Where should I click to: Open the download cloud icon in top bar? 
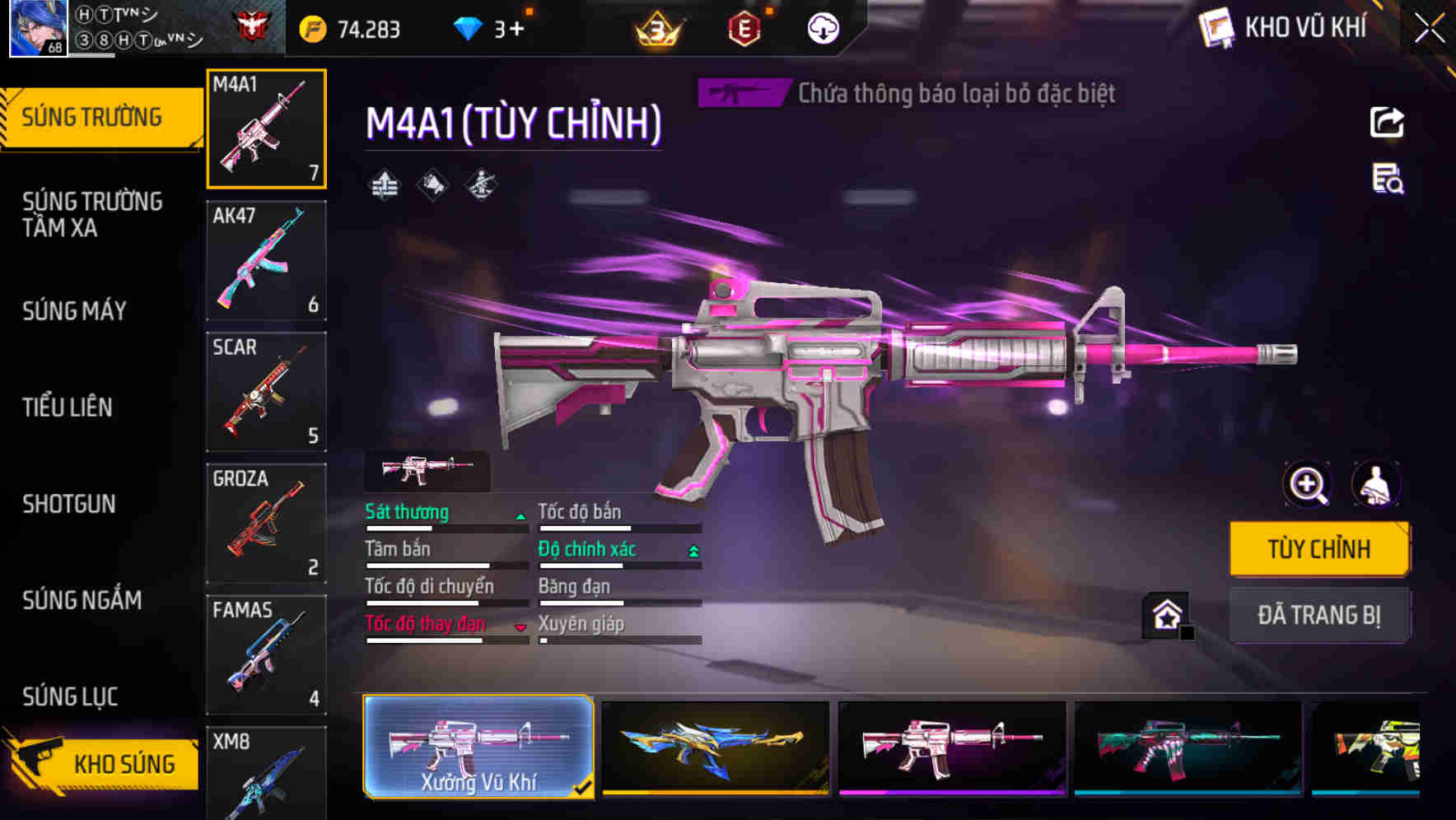click(821, 27)
